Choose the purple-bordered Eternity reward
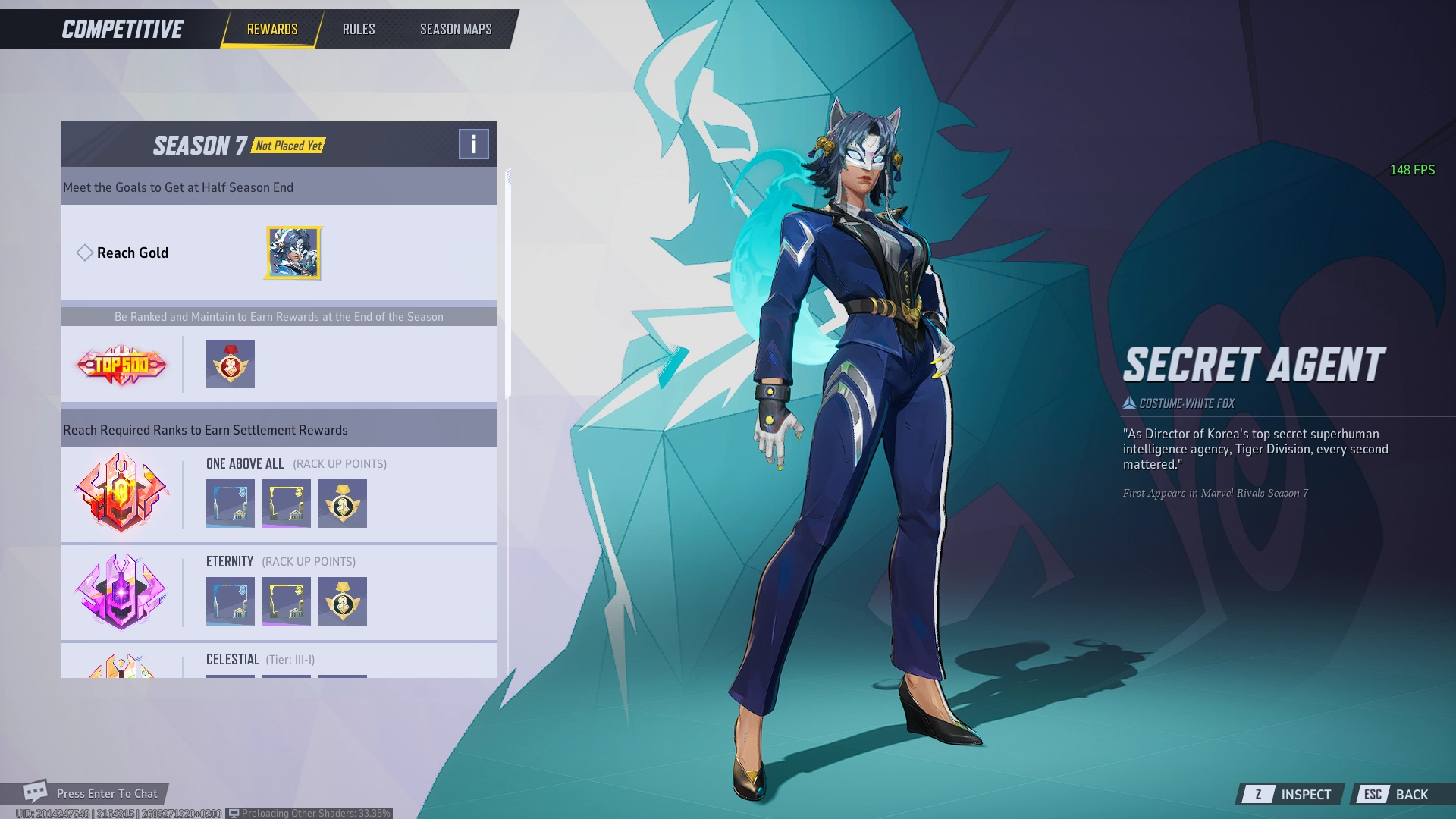This screenshot has width=1456, height=819. [287, 601]
